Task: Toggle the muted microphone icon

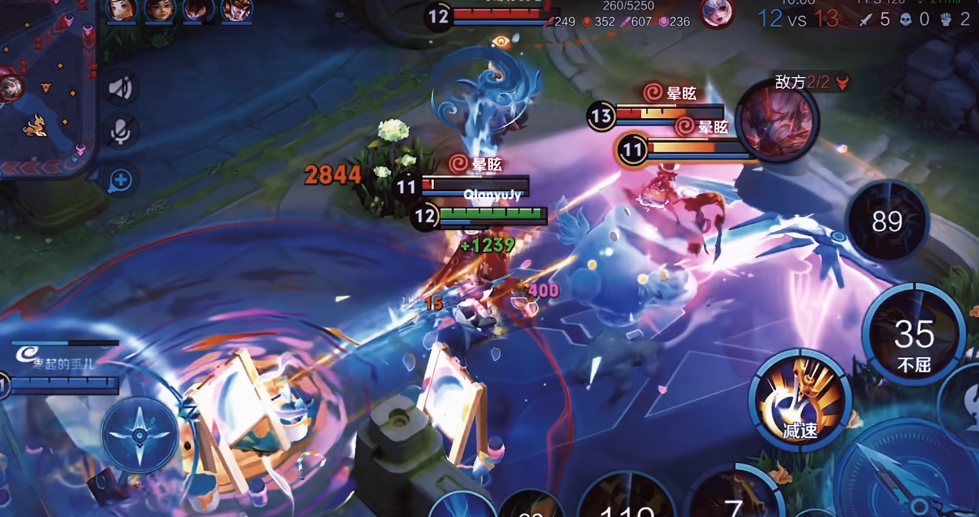Action: 121,132
